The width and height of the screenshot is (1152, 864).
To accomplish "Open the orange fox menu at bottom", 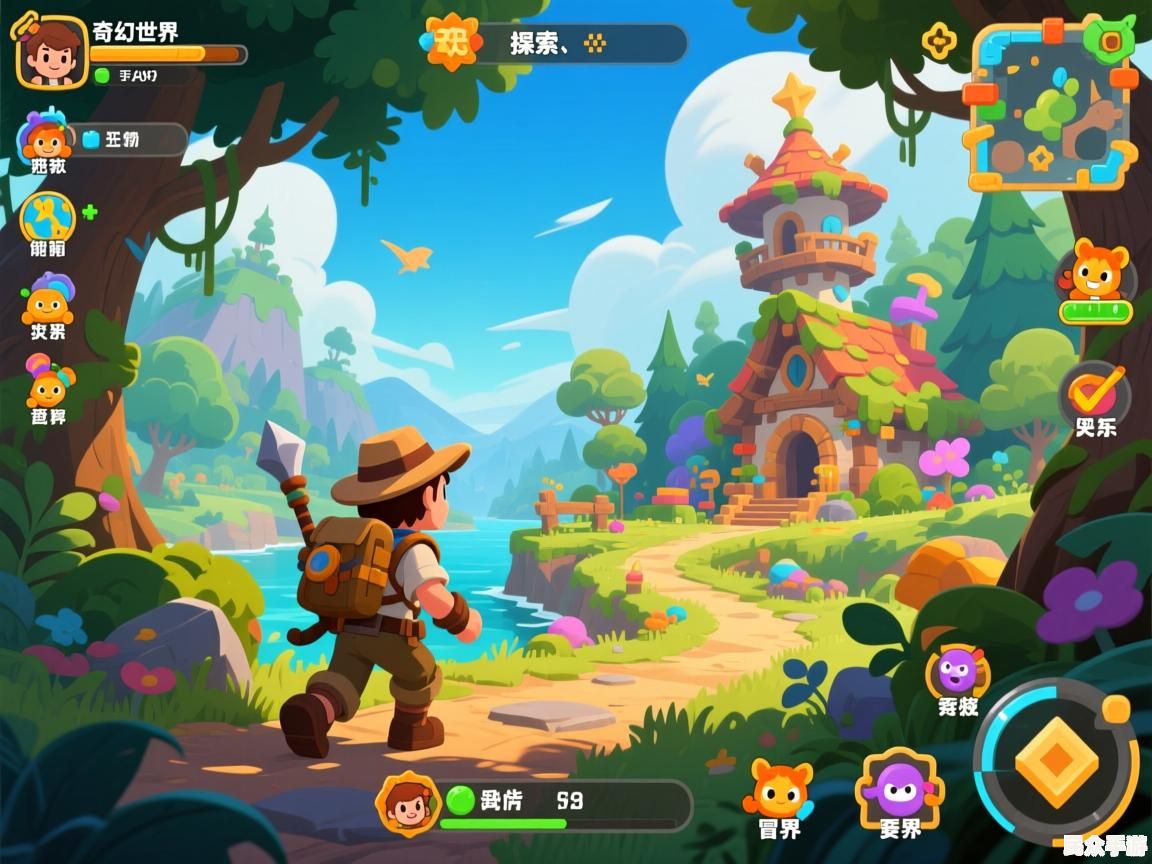I will pyautogui.click(x=778, y=789).
